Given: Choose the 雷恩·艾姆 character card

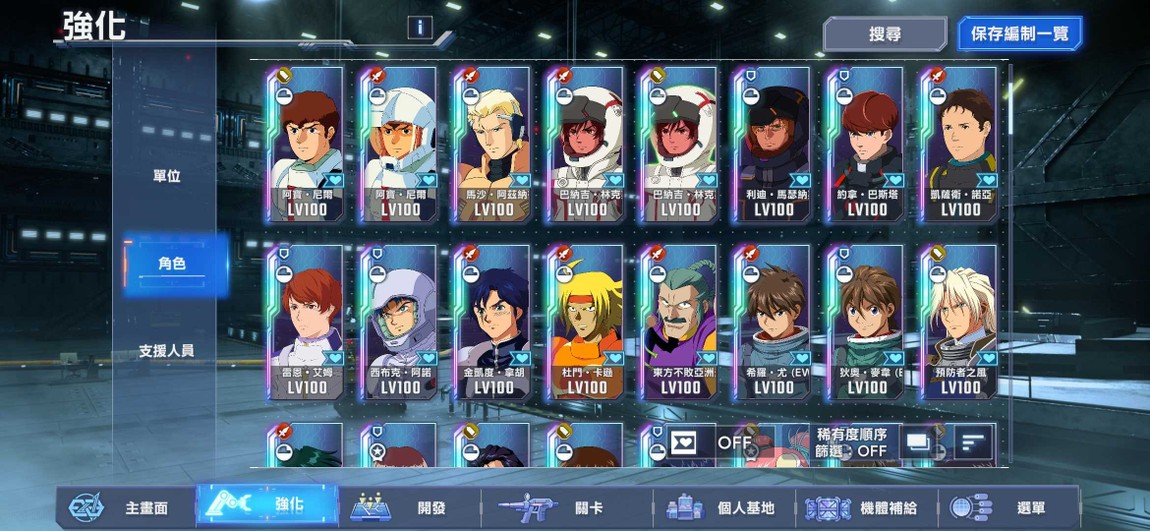Looking at the screenshot, I should click(x=305, y=322).
